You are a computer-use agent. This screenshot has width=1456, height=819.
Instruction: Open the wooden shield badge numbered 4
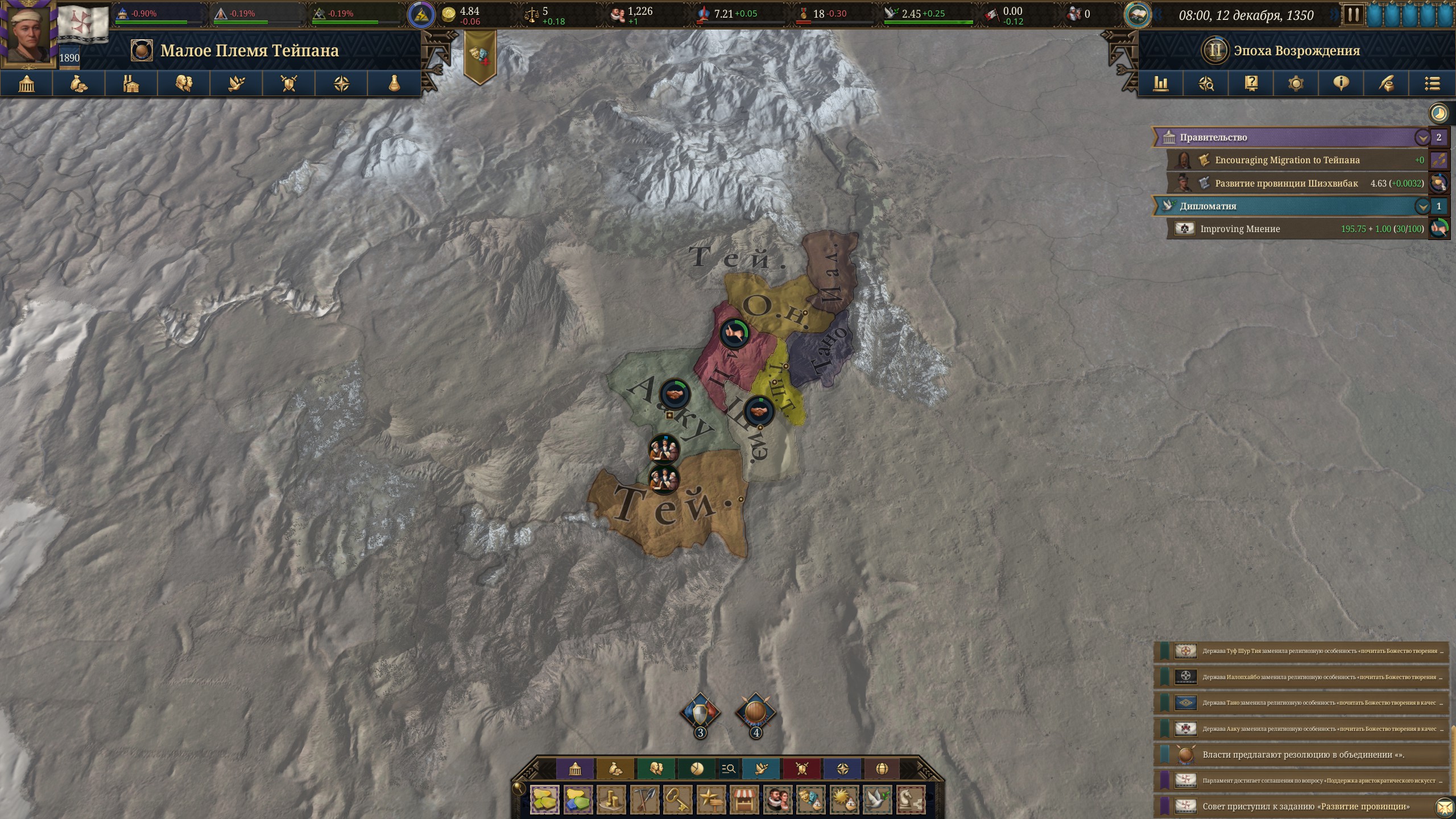point(755,714)
